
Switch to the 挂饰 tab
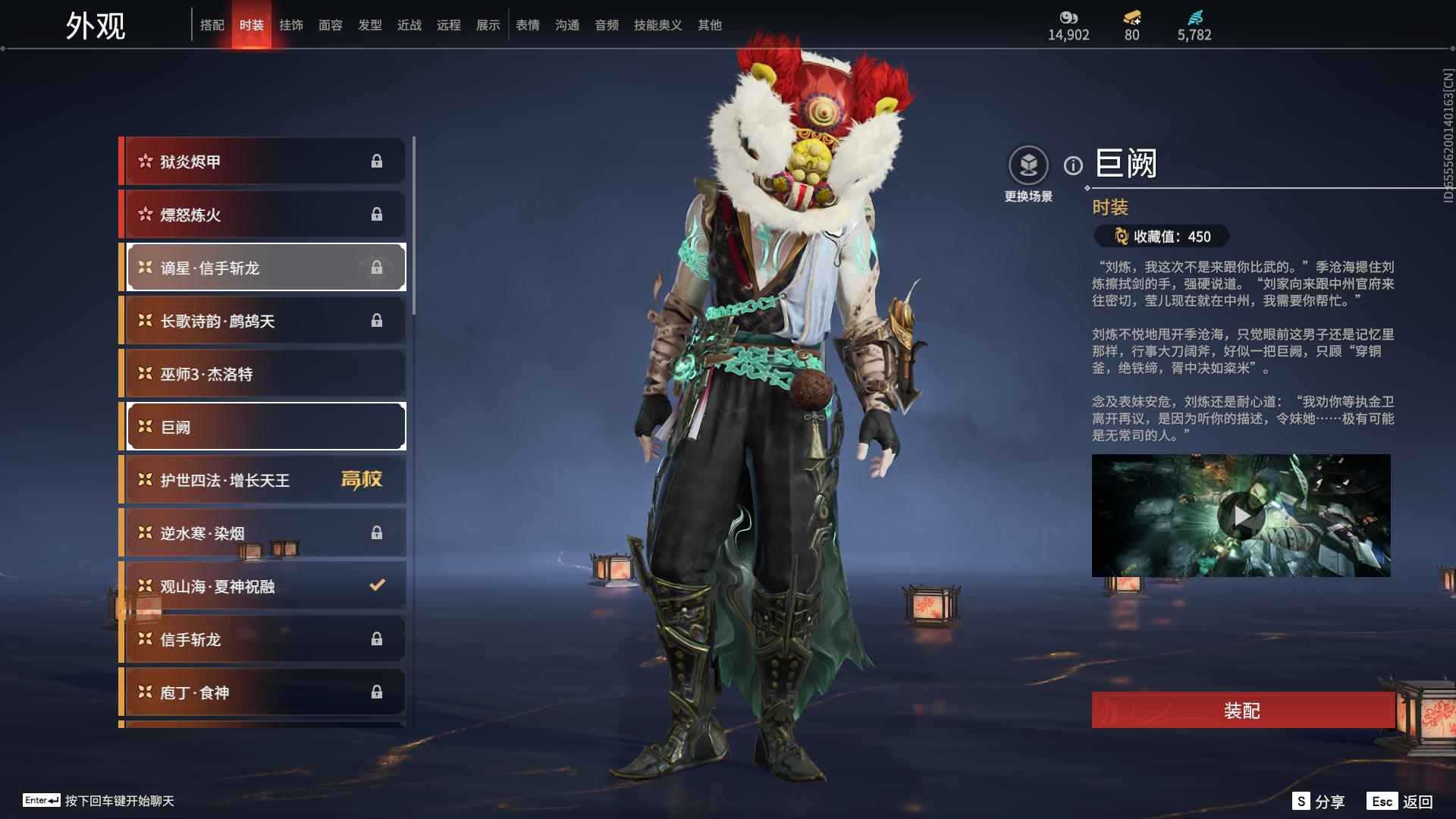pos(293,24)
